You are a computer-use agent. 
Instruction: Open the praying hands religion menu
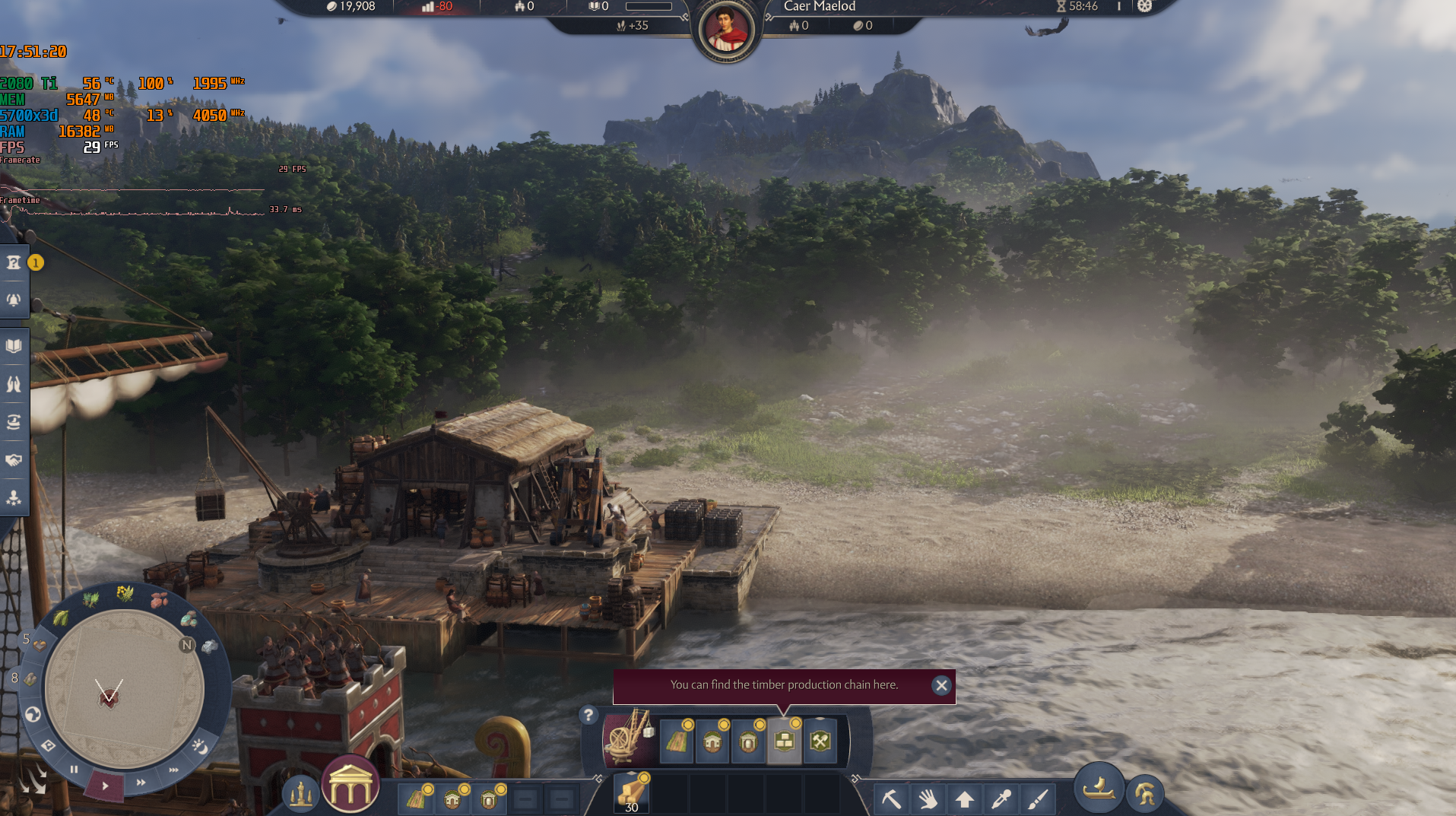(x=14, y=384)
